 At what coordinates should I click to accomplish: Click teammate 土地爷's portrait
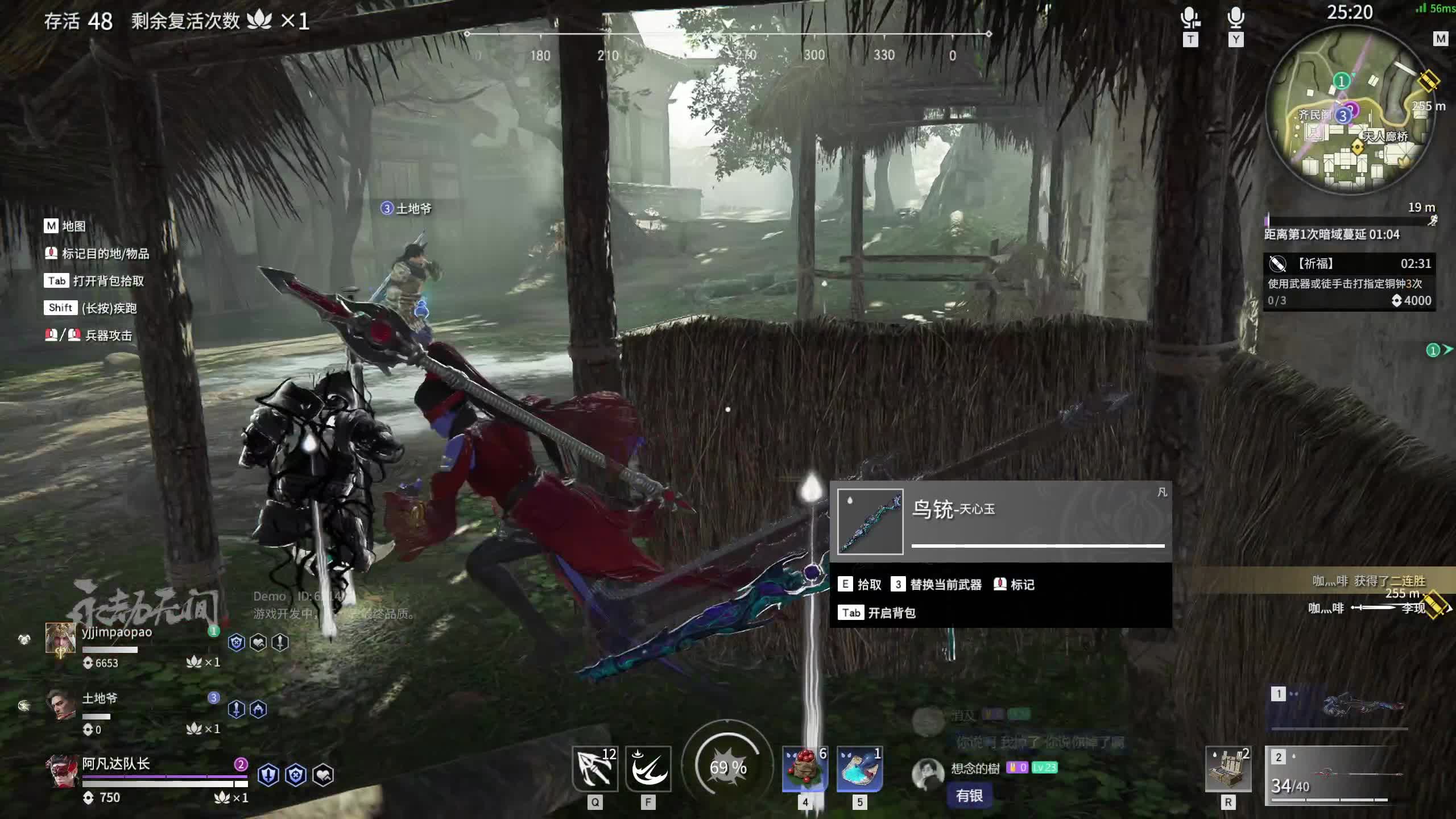[61, 705]
